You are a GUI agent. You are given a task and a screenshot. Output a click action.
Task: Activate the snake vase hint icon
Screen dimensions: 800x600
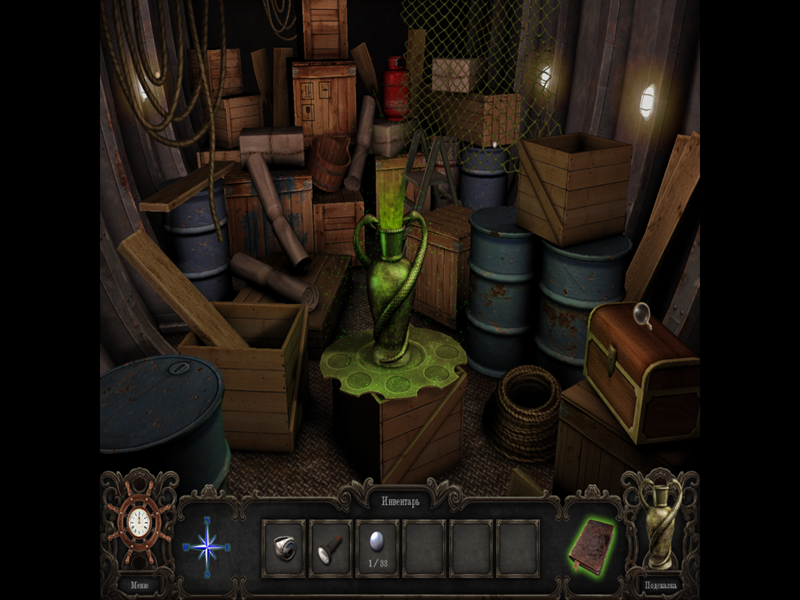660,524
